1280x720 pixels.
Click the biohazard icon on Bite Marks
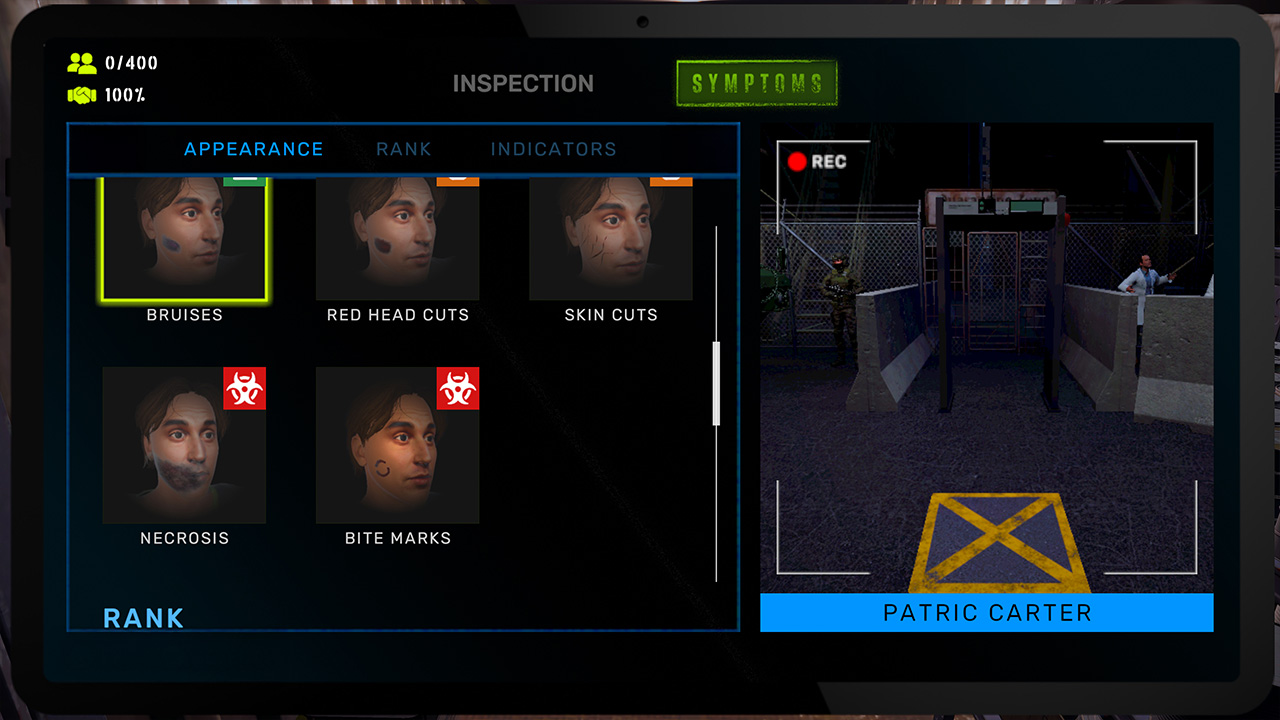point(459,389)
